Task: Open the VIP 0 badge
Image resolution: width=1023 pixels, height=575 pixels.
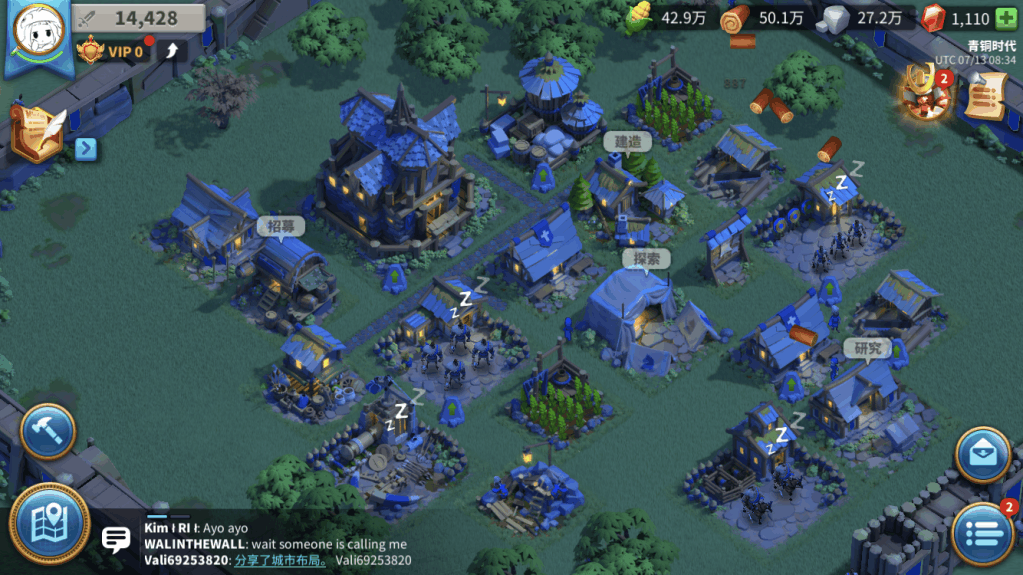Action: [x=112, y=51]
